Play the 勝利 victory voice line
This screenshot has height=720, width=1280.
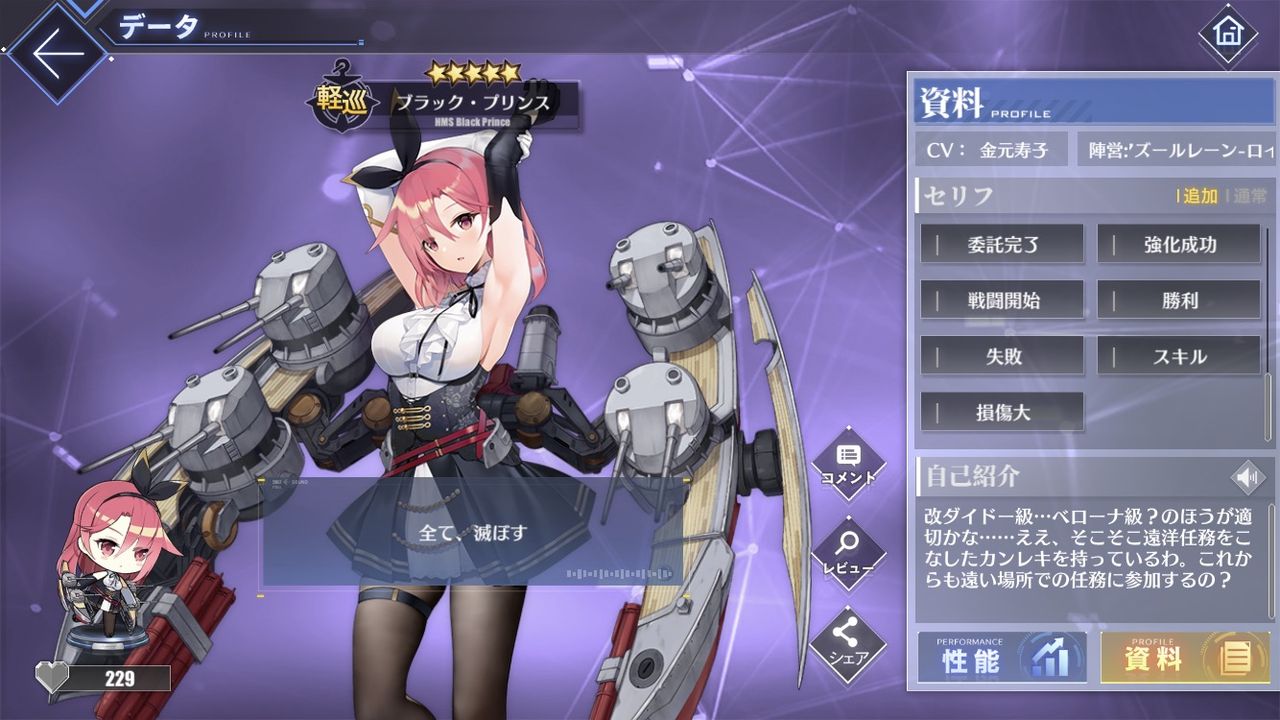[1178, 300]
